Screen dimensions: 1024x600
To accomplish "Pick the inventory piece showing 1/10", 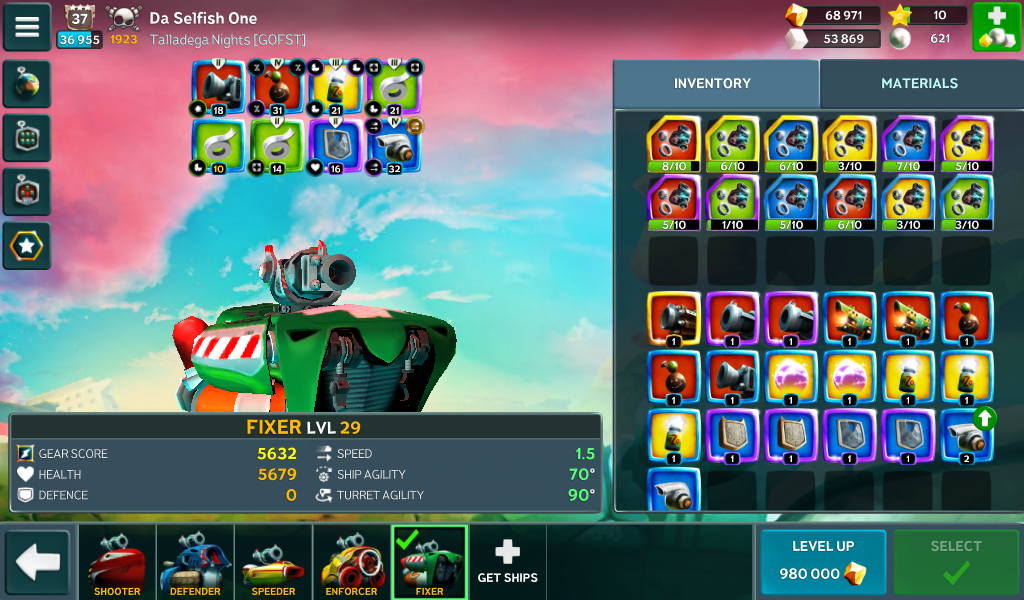I will tap(732, 203).
